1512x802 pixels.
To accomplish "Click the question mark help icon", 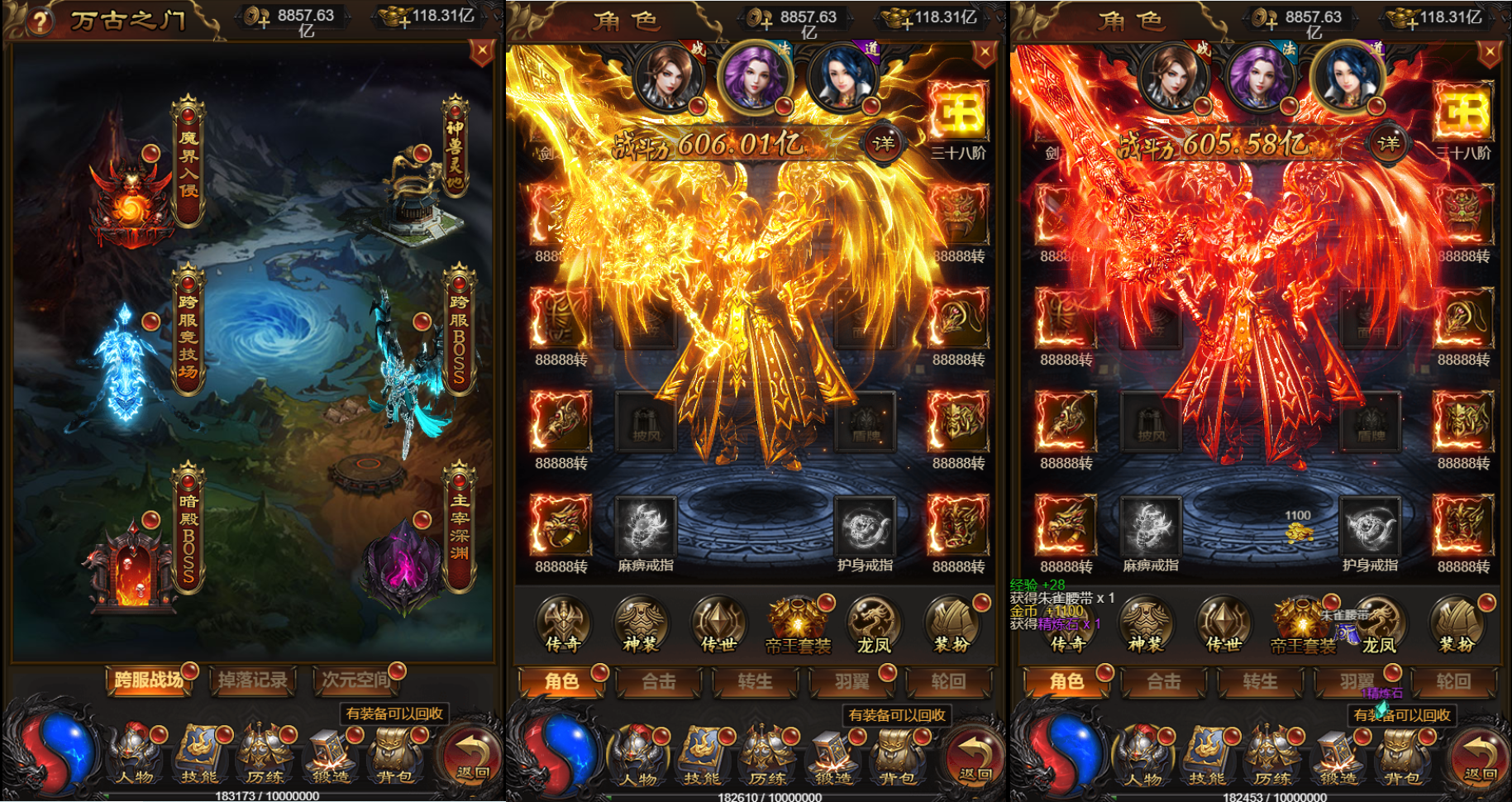I will coord(39,21).
